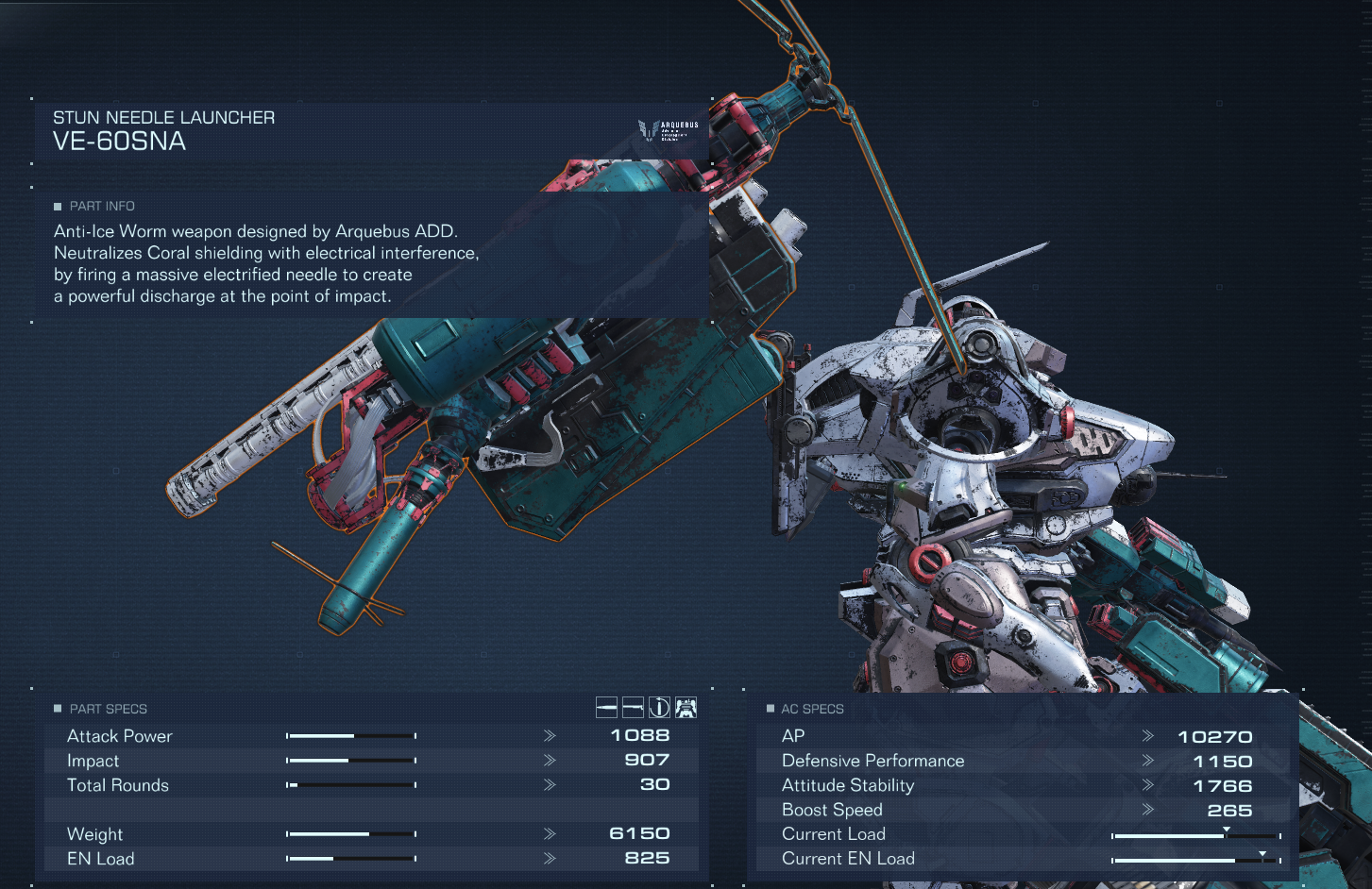Viewport: 1372px width, 889px height.
Task: Click the VE-60SNA part name
Action: [x=121, y=142]
